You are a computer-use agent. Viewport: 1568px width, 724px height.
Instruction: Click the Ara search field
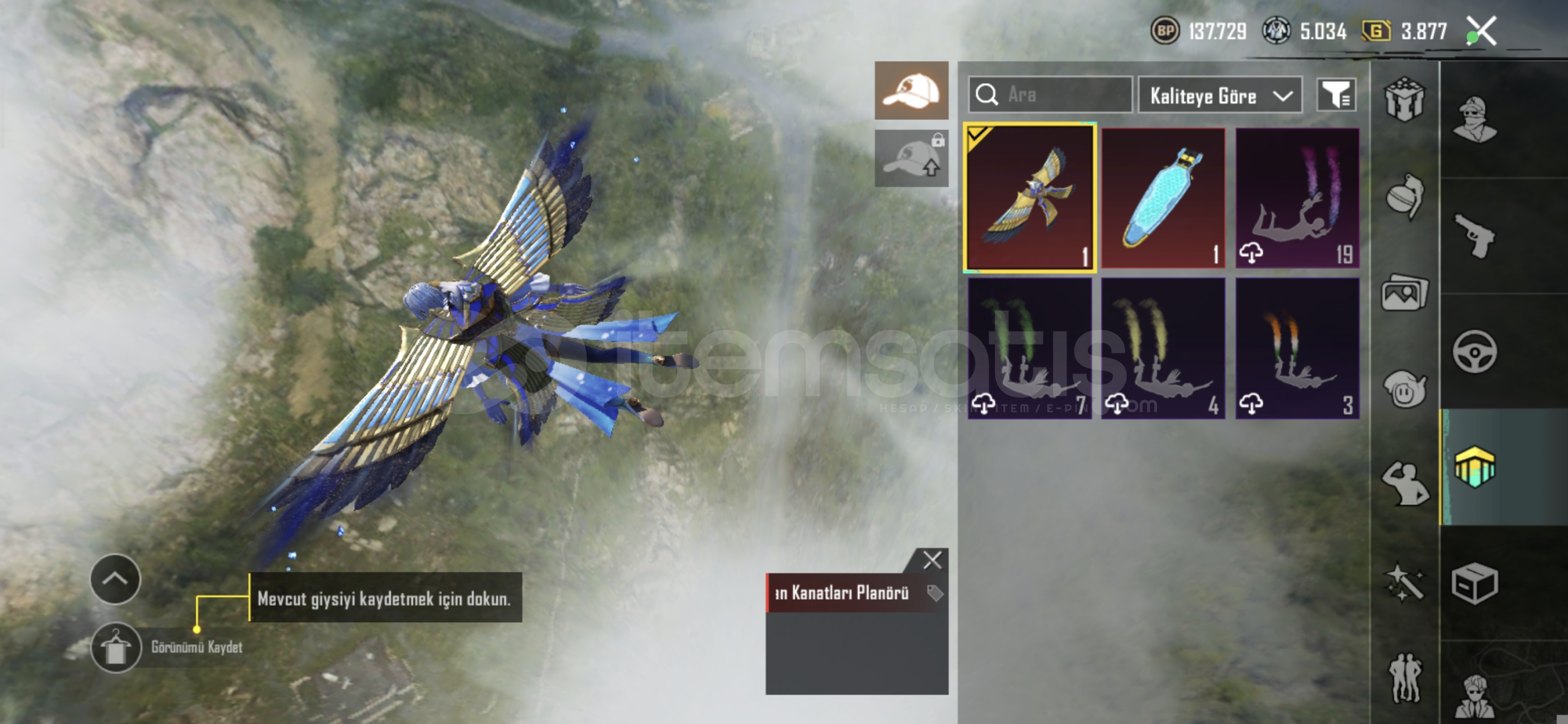[1050, 95]
